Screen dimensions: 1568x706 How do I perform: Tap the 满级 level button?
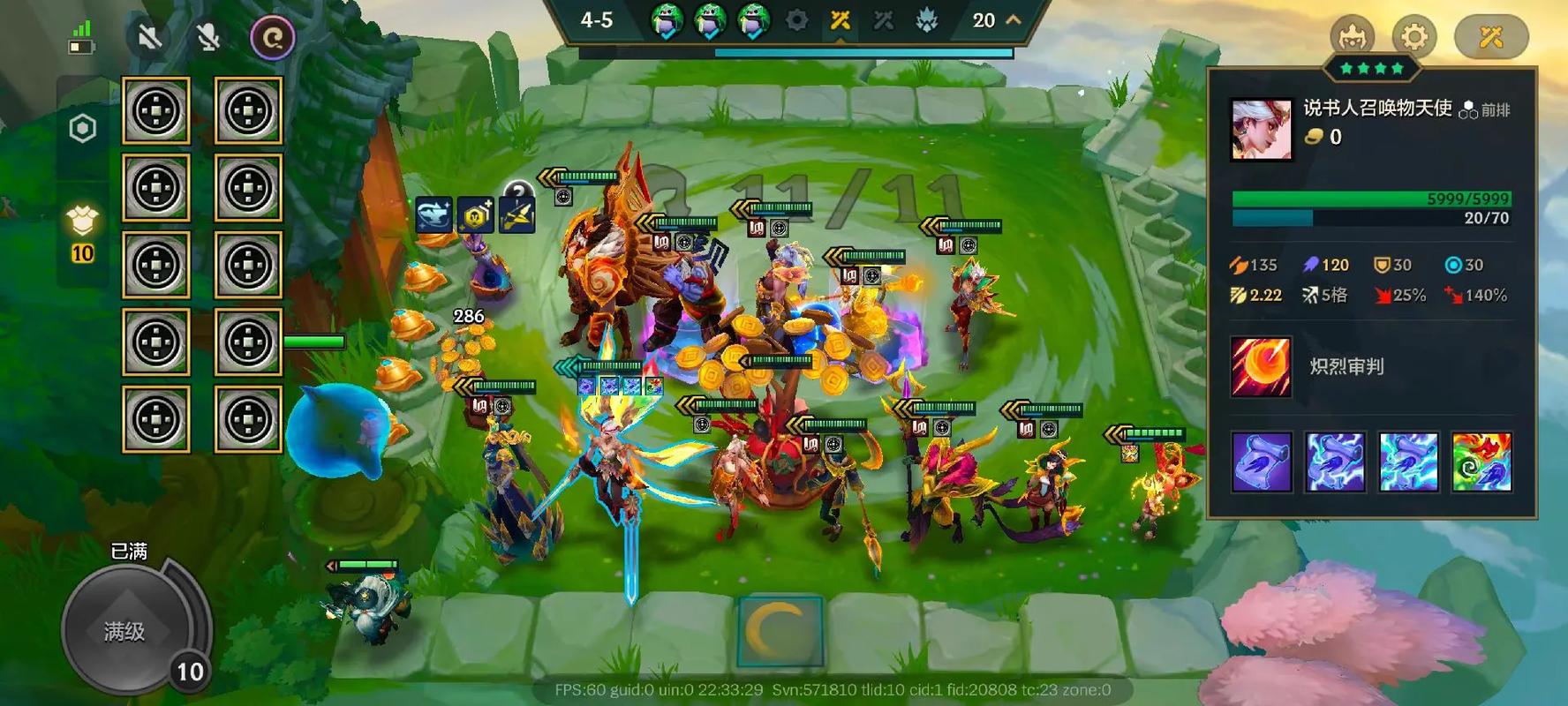[x=124, y=630]
